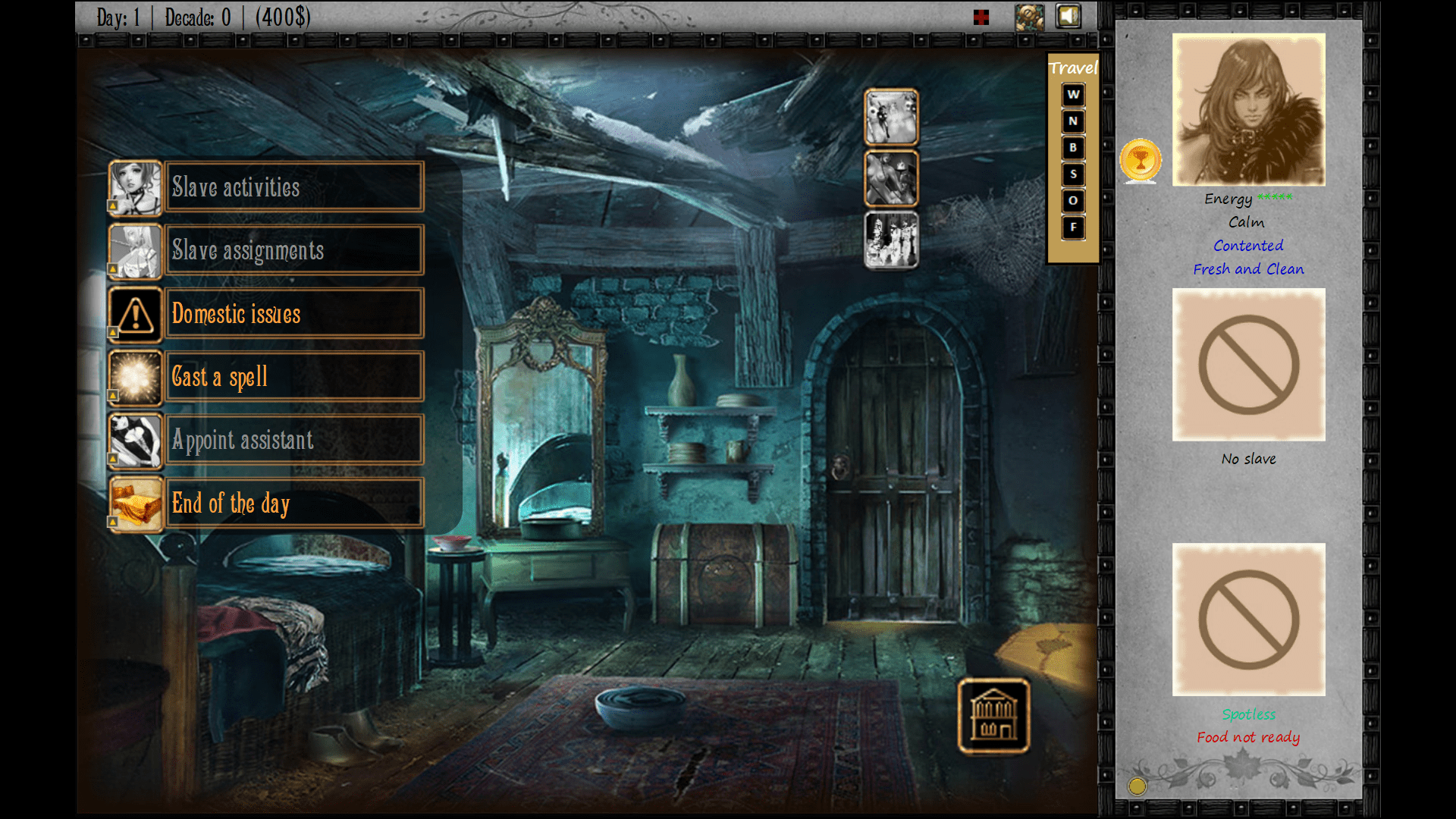The width and height of the screenshot is (1456, 819).
Task: Click the golden trophy medallion beside the portrait
Action: click(x=1140, y=160)
